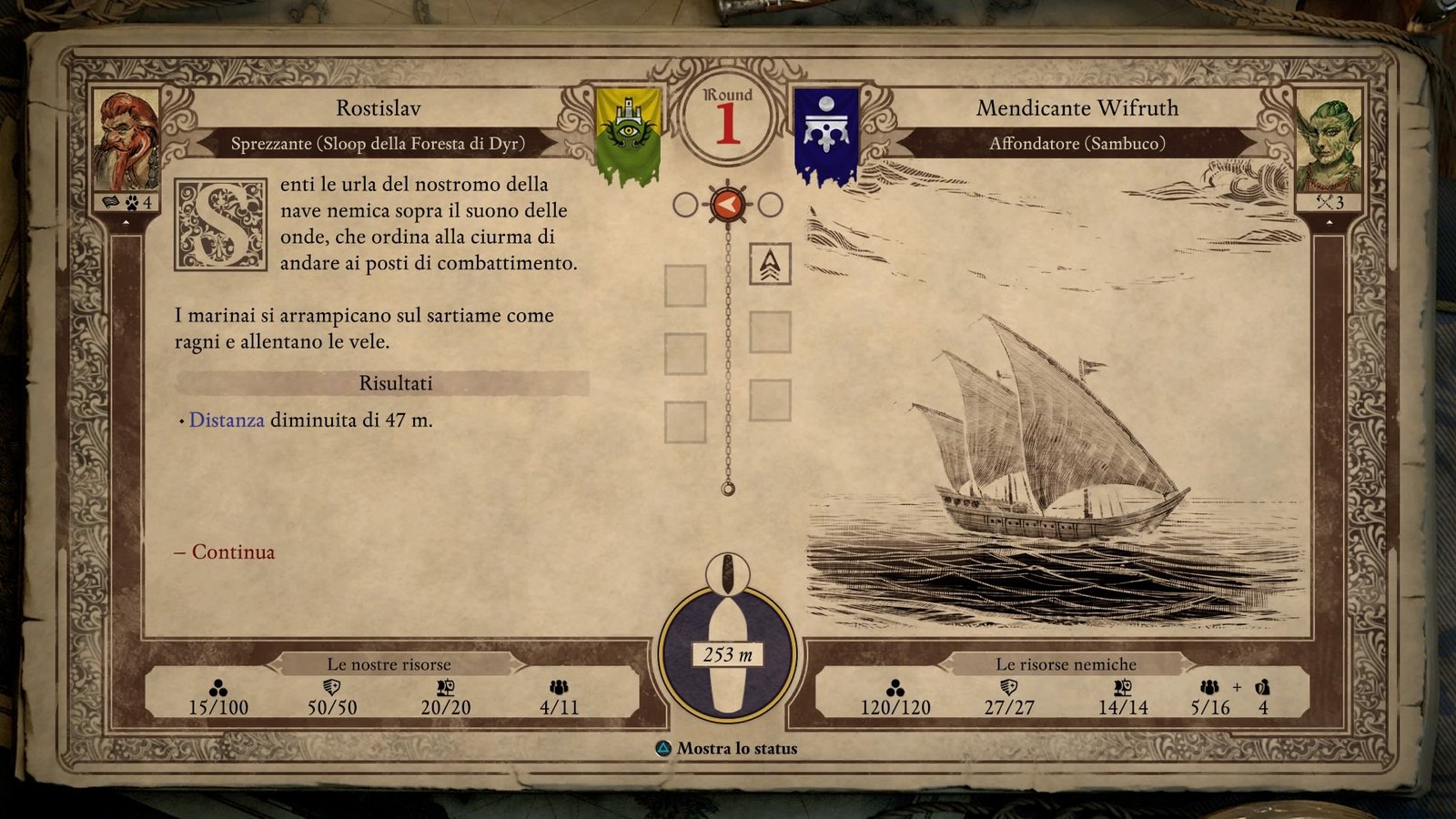Image resolution: width=1456 pixels, height=819 pixels.
Task: Select Mendicante Wifruth's captain portrait
Action: 1328,141
